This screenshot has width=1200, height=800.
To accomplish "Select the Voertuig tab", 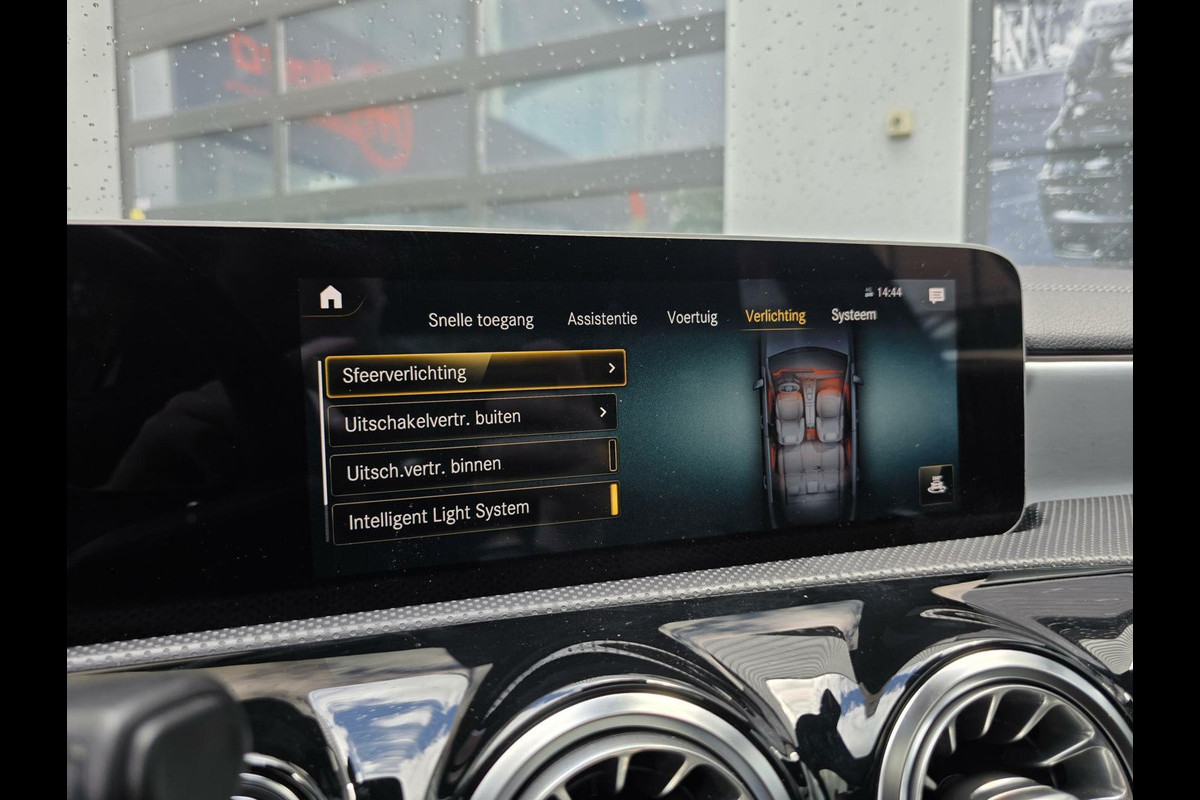I will click(x=692, y=318).
